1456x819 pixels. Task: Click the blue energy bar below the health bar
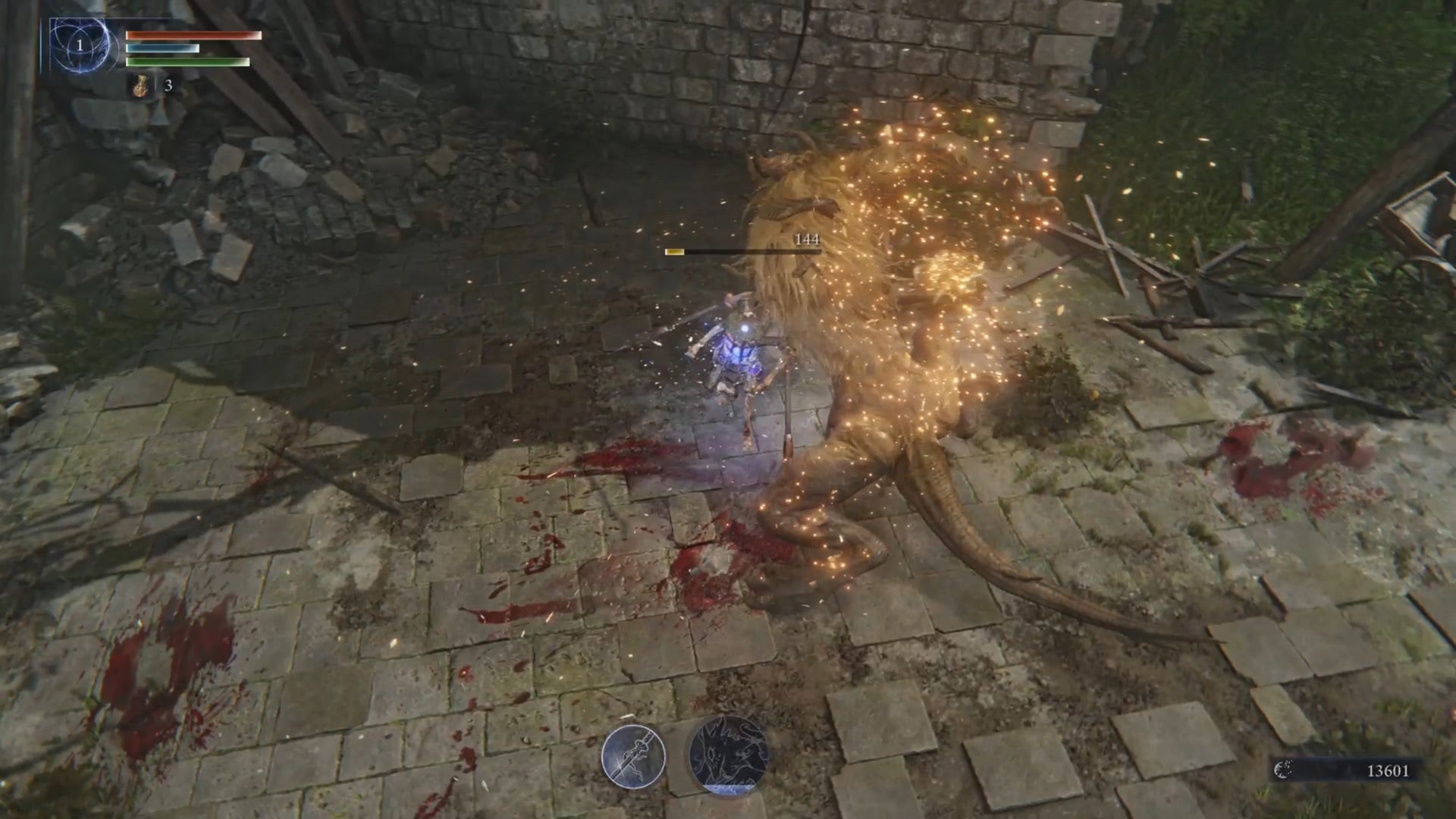163,49
